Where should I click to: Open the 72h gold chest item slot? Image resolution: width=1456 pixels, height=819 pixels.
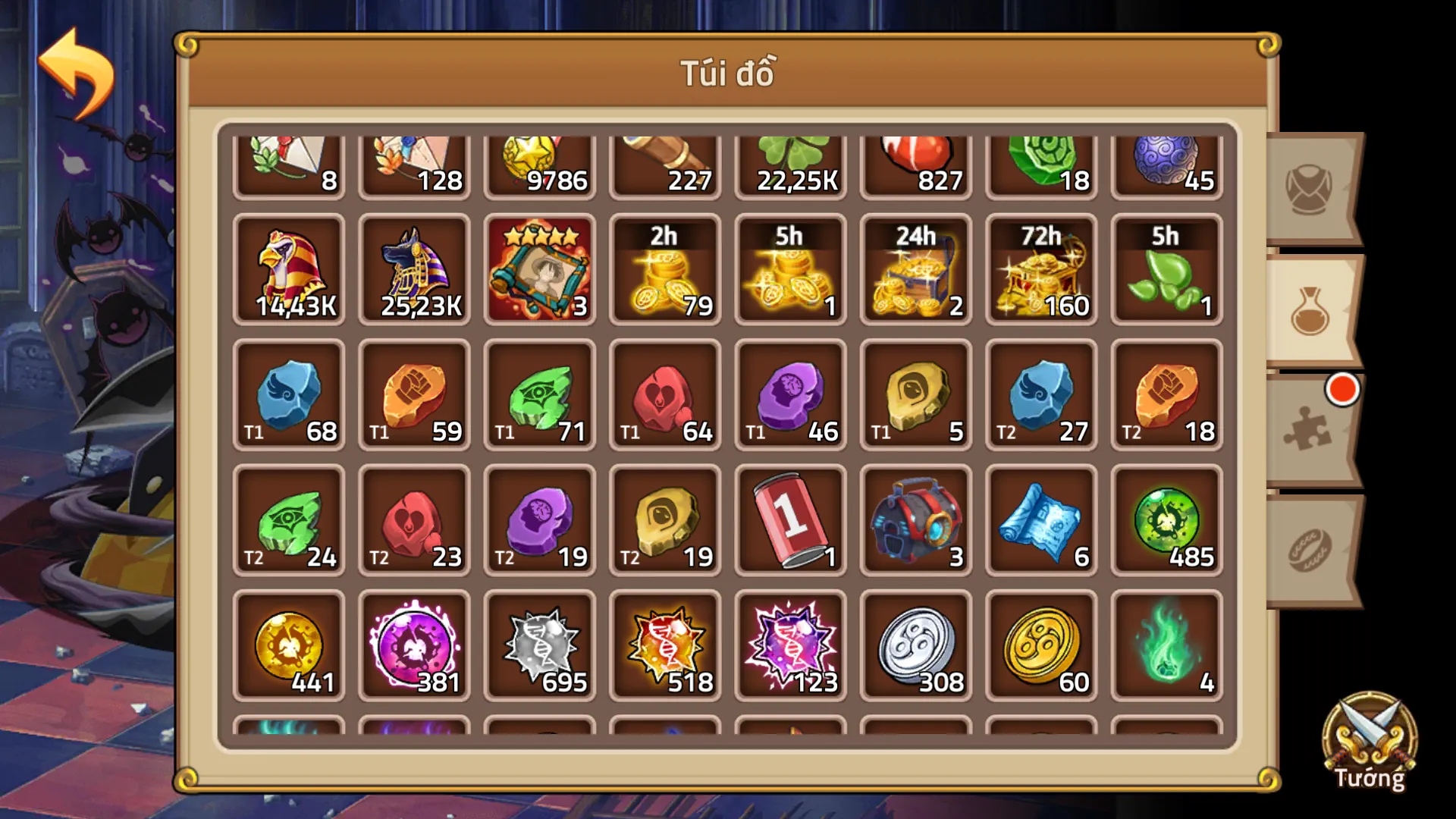[x=1040, y=271]
